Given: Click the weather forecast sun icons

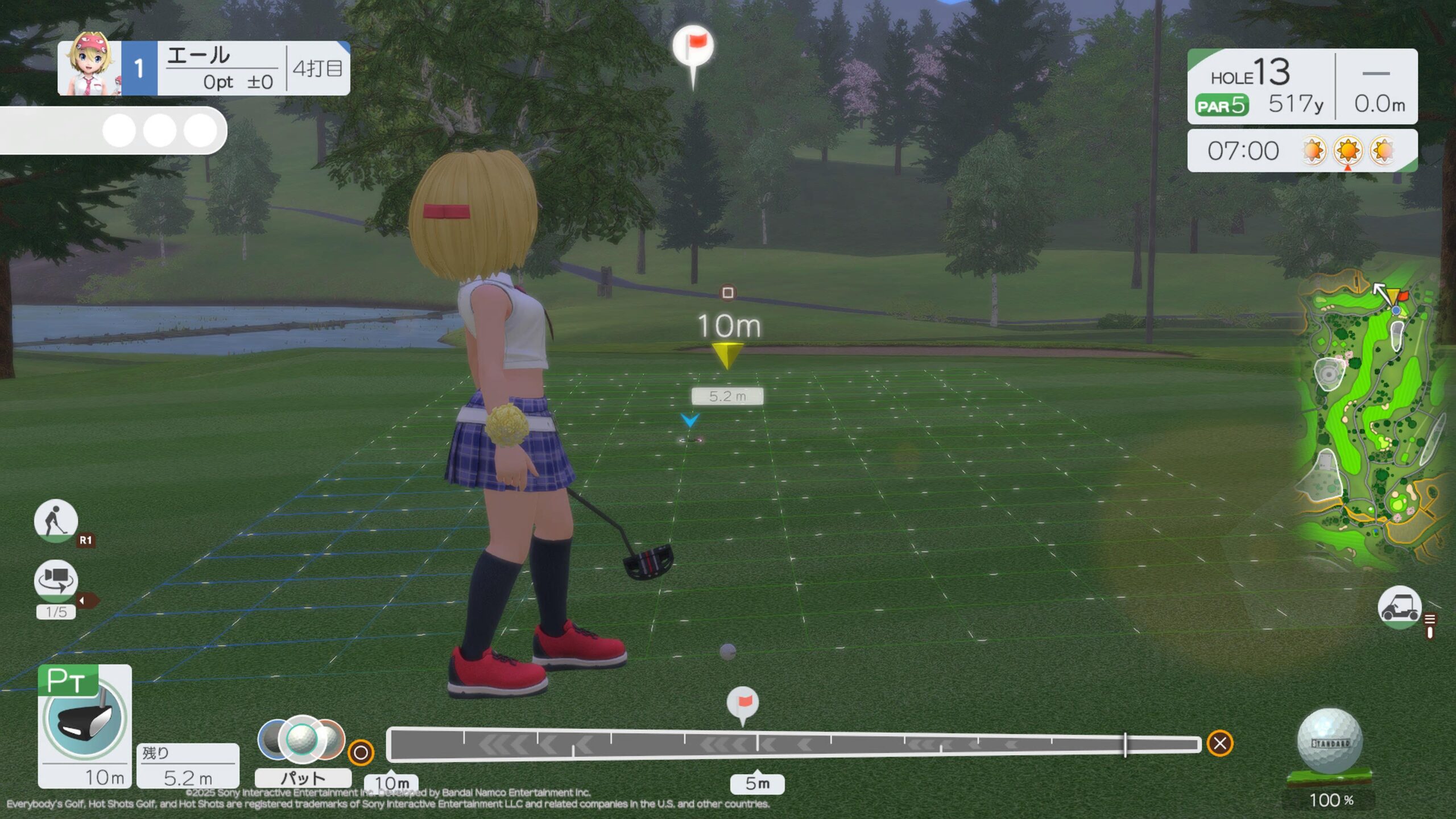Looking at the screenshot, I should pyautogui.click(x=1348, y=151).
